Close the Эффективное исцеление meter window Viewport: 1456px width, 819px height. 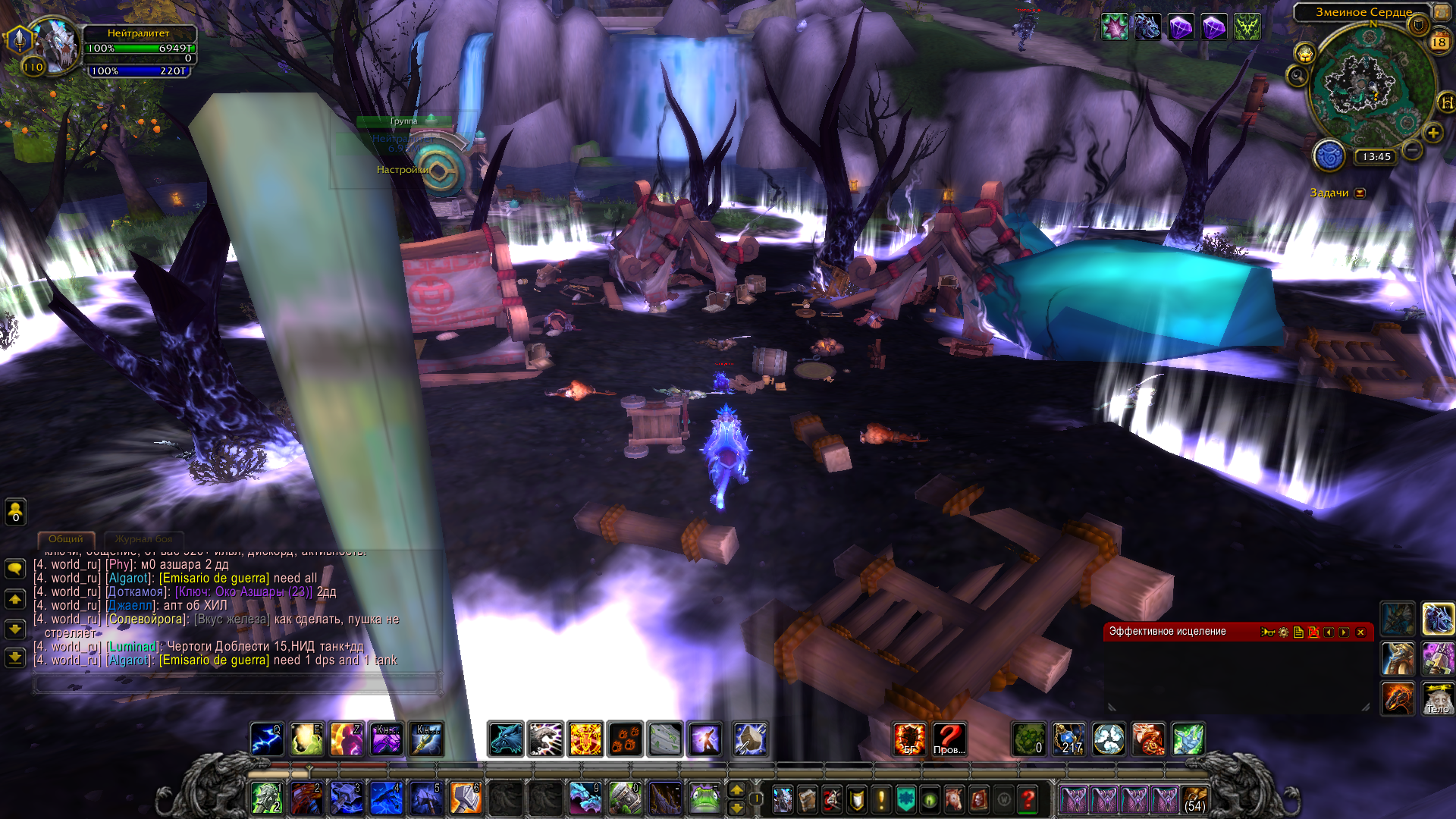pos(1360,632)
